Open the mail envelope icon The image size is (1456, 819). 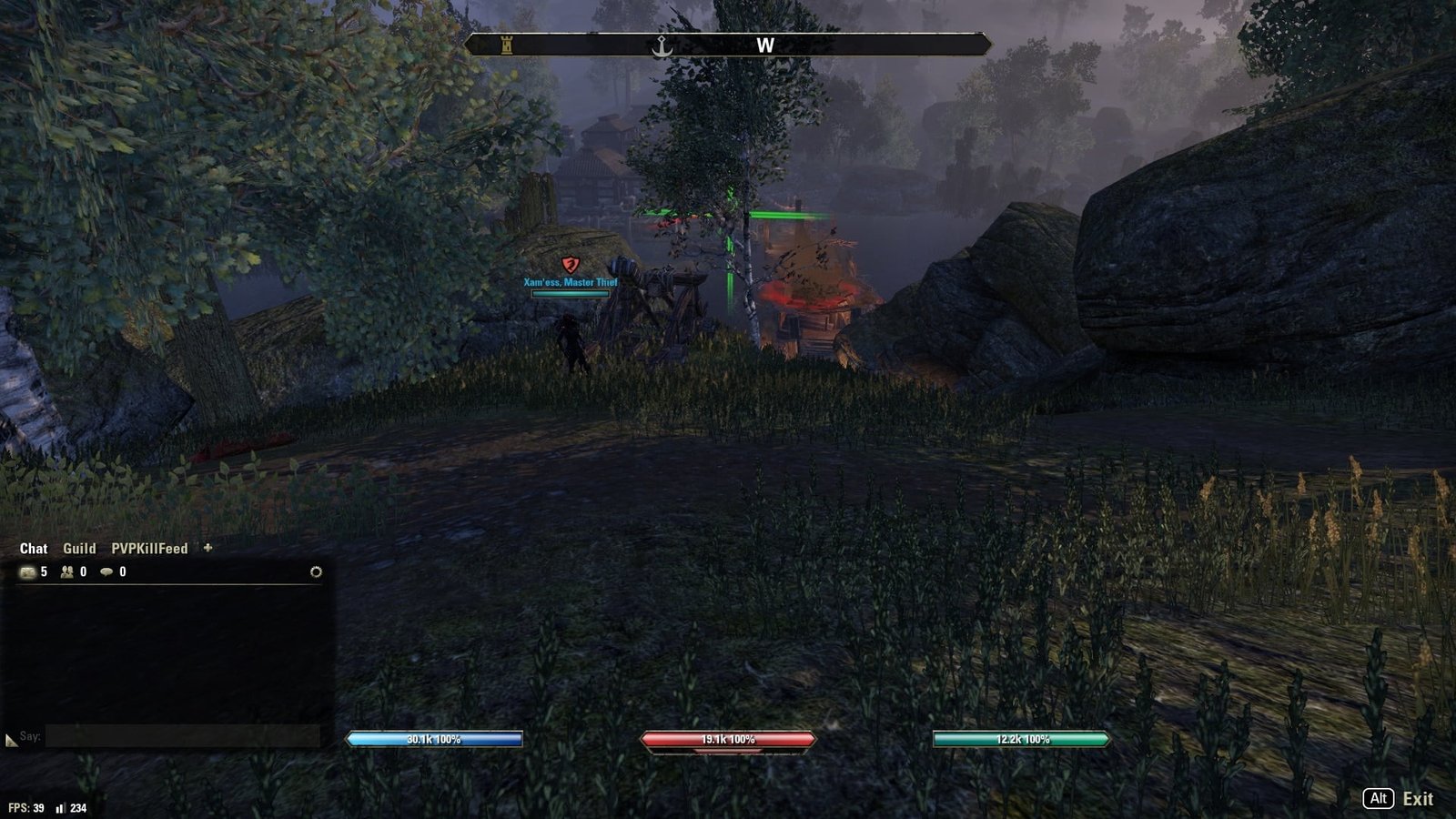click(28, 571)
